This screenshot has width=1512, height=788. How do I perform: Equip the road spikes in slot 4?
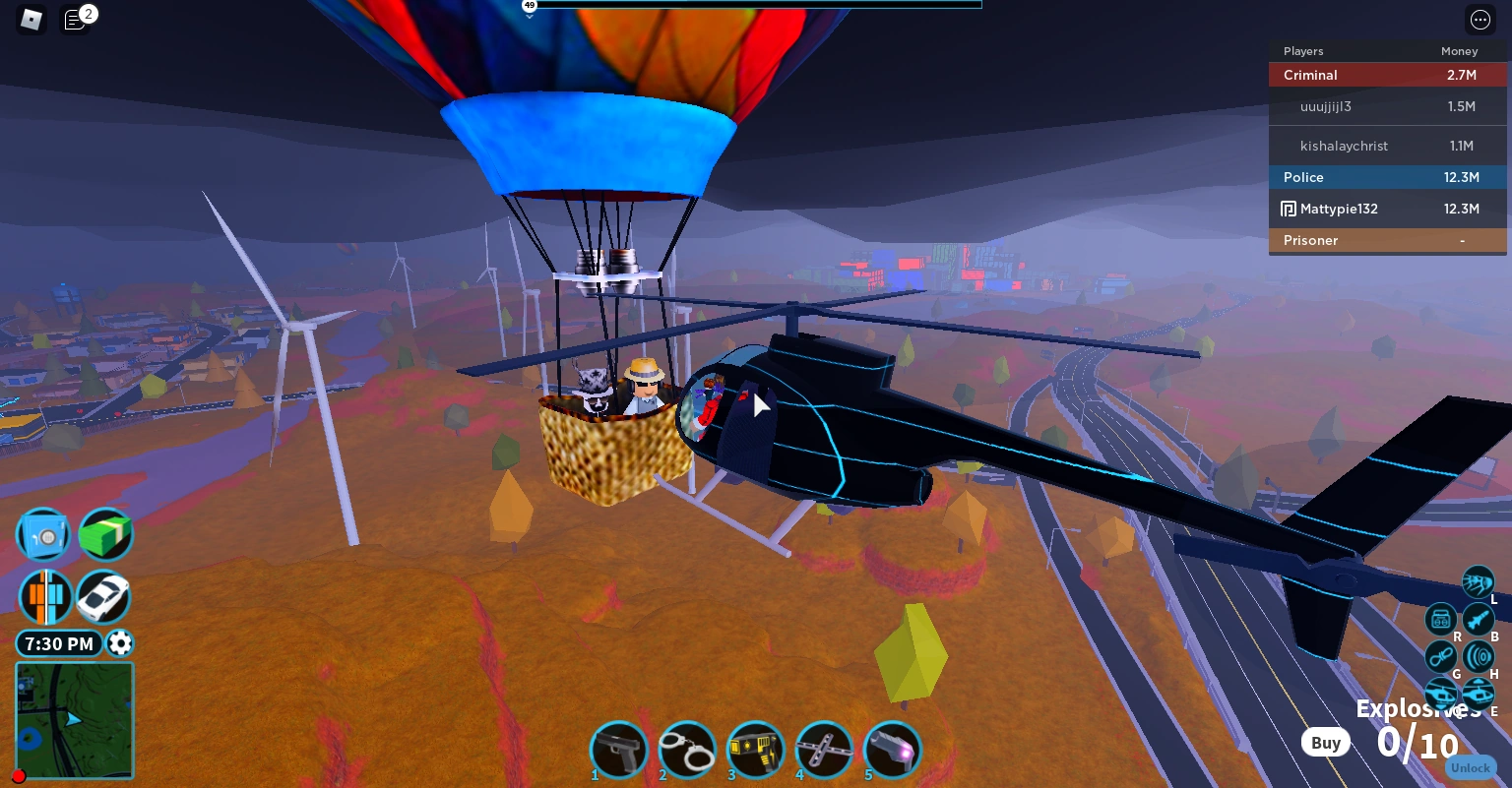824,750
